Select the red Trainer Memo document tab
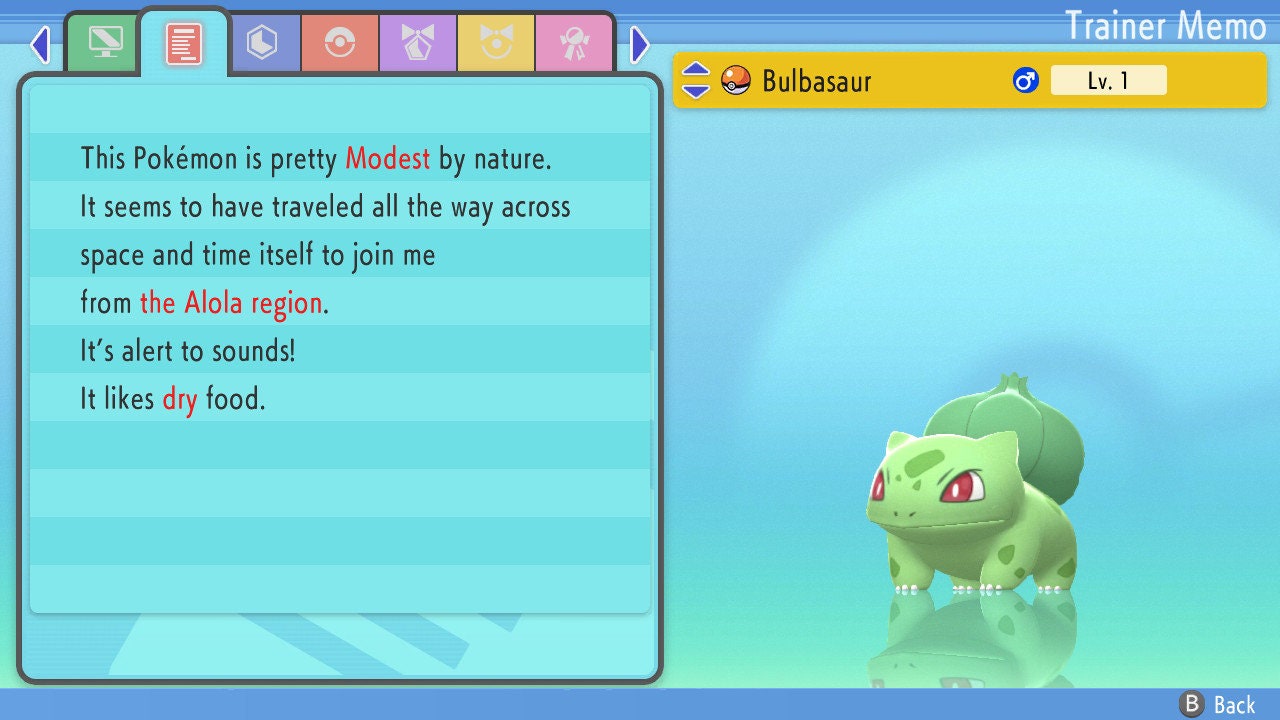 coord(183,43)
